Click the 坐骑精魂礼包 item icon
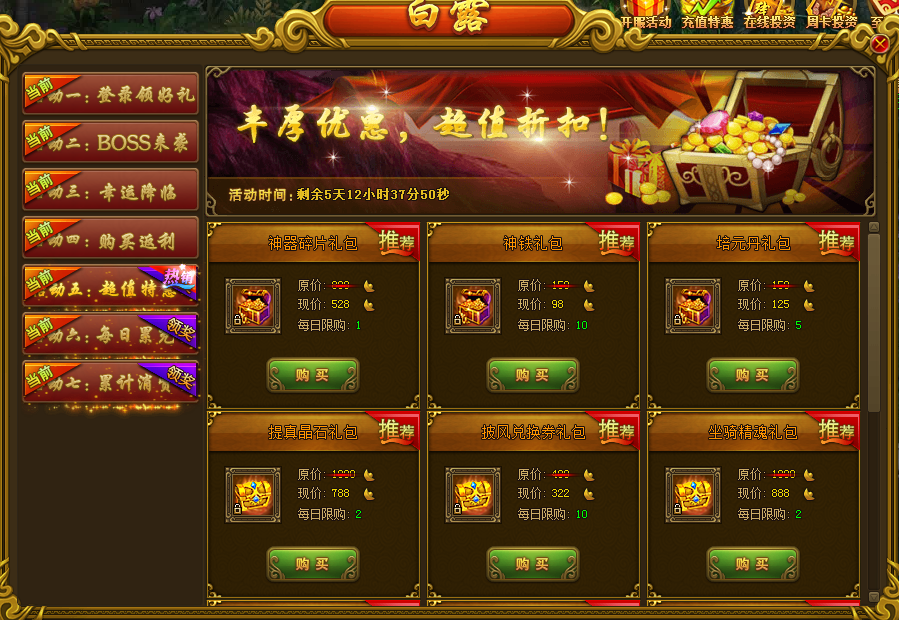899x620 pixels. click(x=693, y=495)
